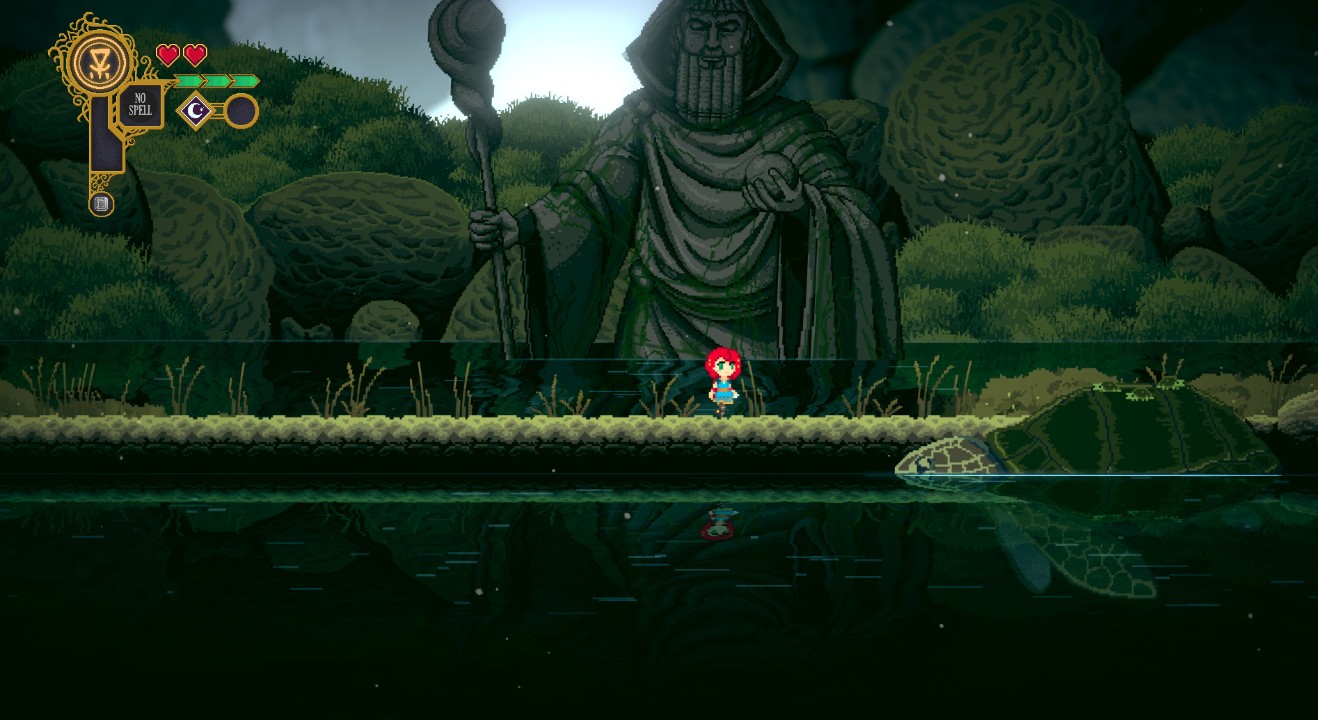The height and width of the screenshot is (720, 1318).
Task: Click the glowing rune emblem medallion
Action: point(102,61)
